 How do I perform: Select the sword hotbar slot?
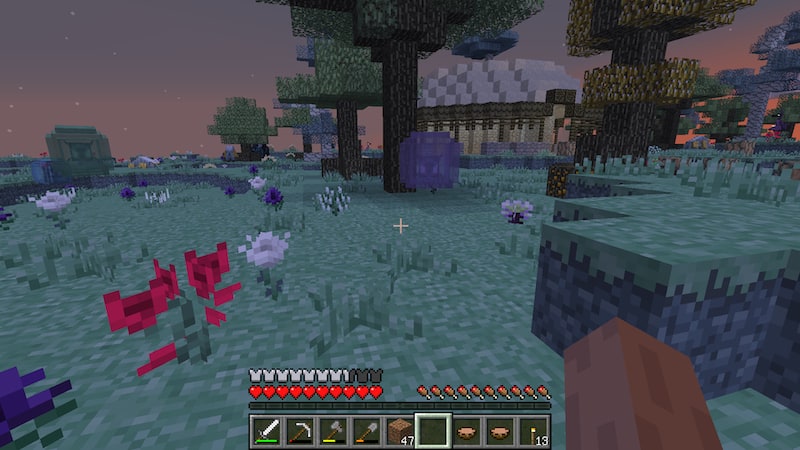[268, 431]
